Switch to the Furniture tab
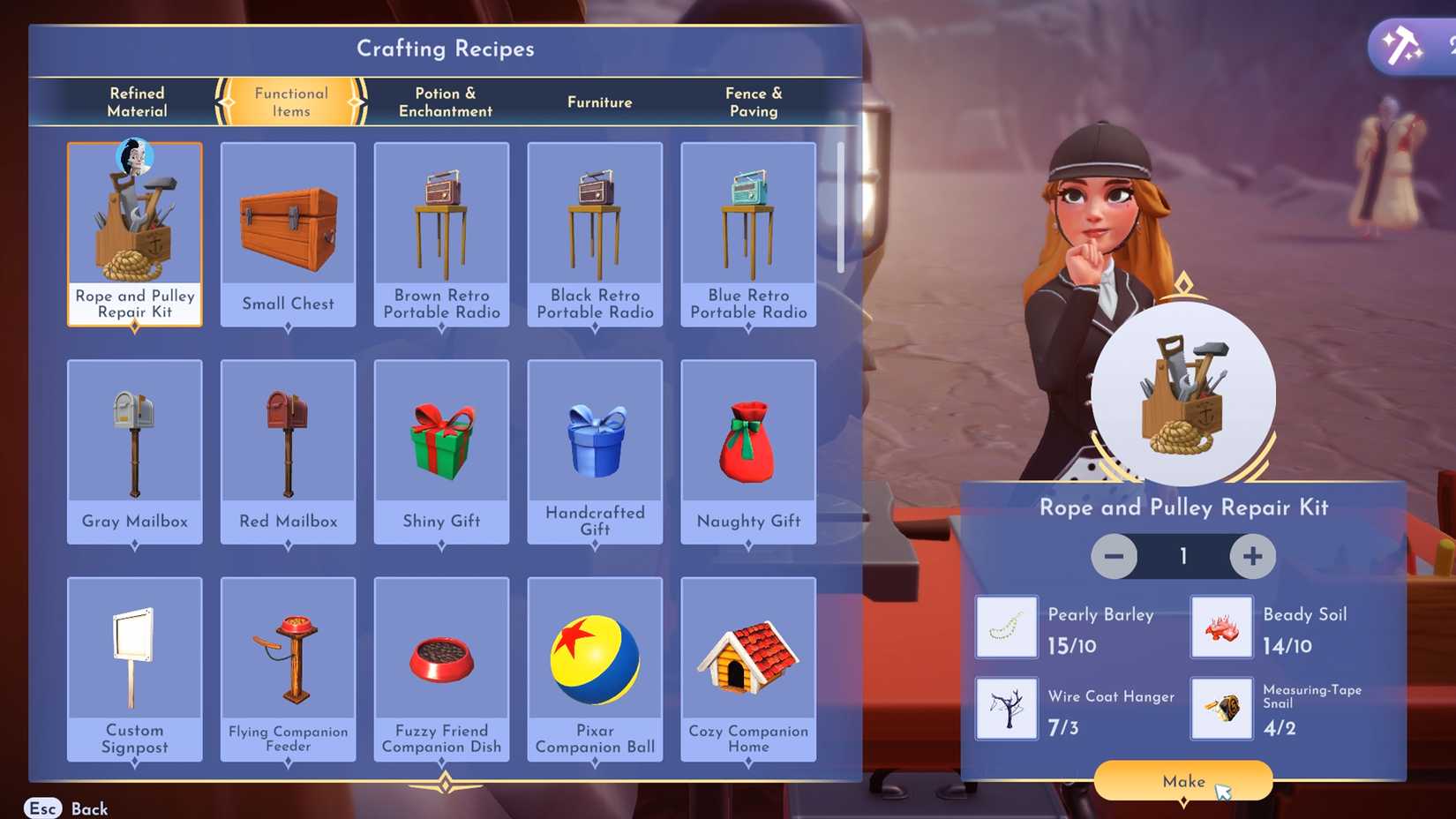The width and height of the screenshot is (1456, 819). (x=599, y=101)
